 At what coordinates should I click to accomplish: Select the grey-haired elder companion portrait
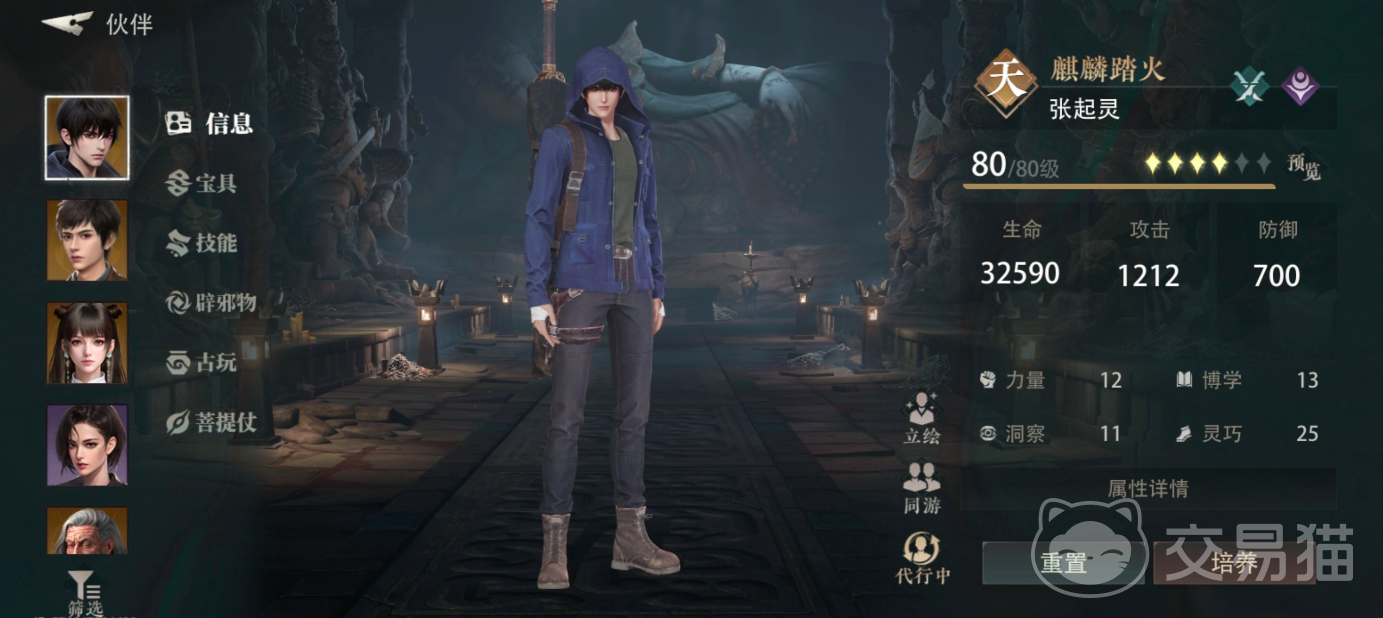point(87,531)
